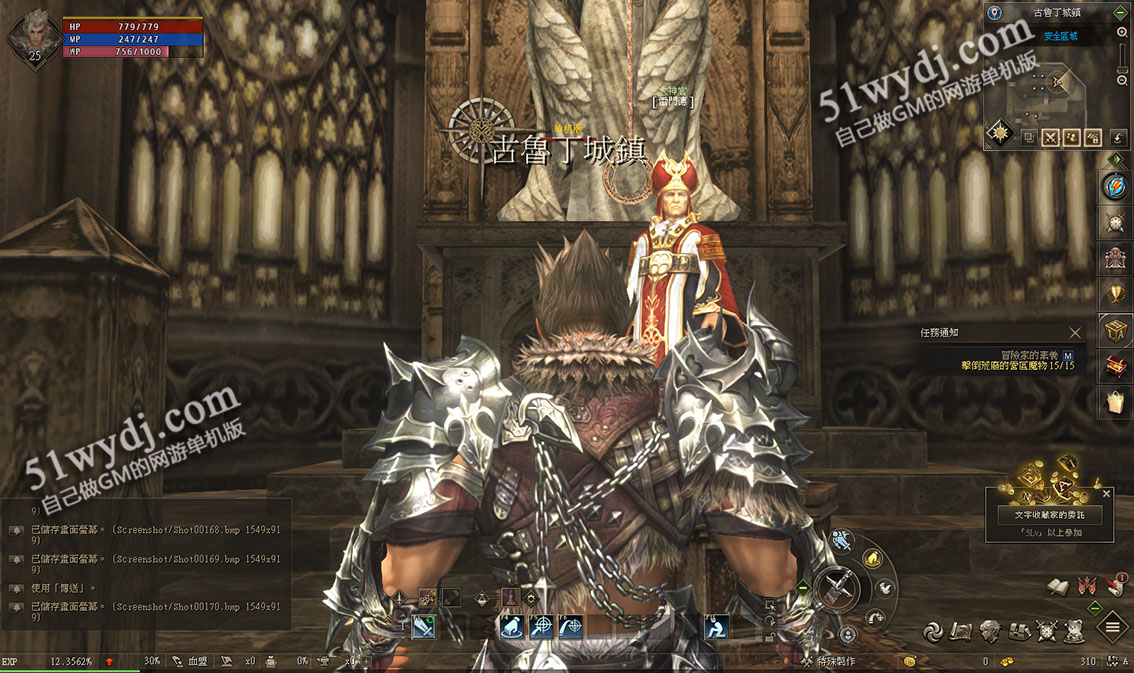This screenshot has width=1134, height=673.
Task: Dismiss the letter collector event popup
Action: (1106, 493)
